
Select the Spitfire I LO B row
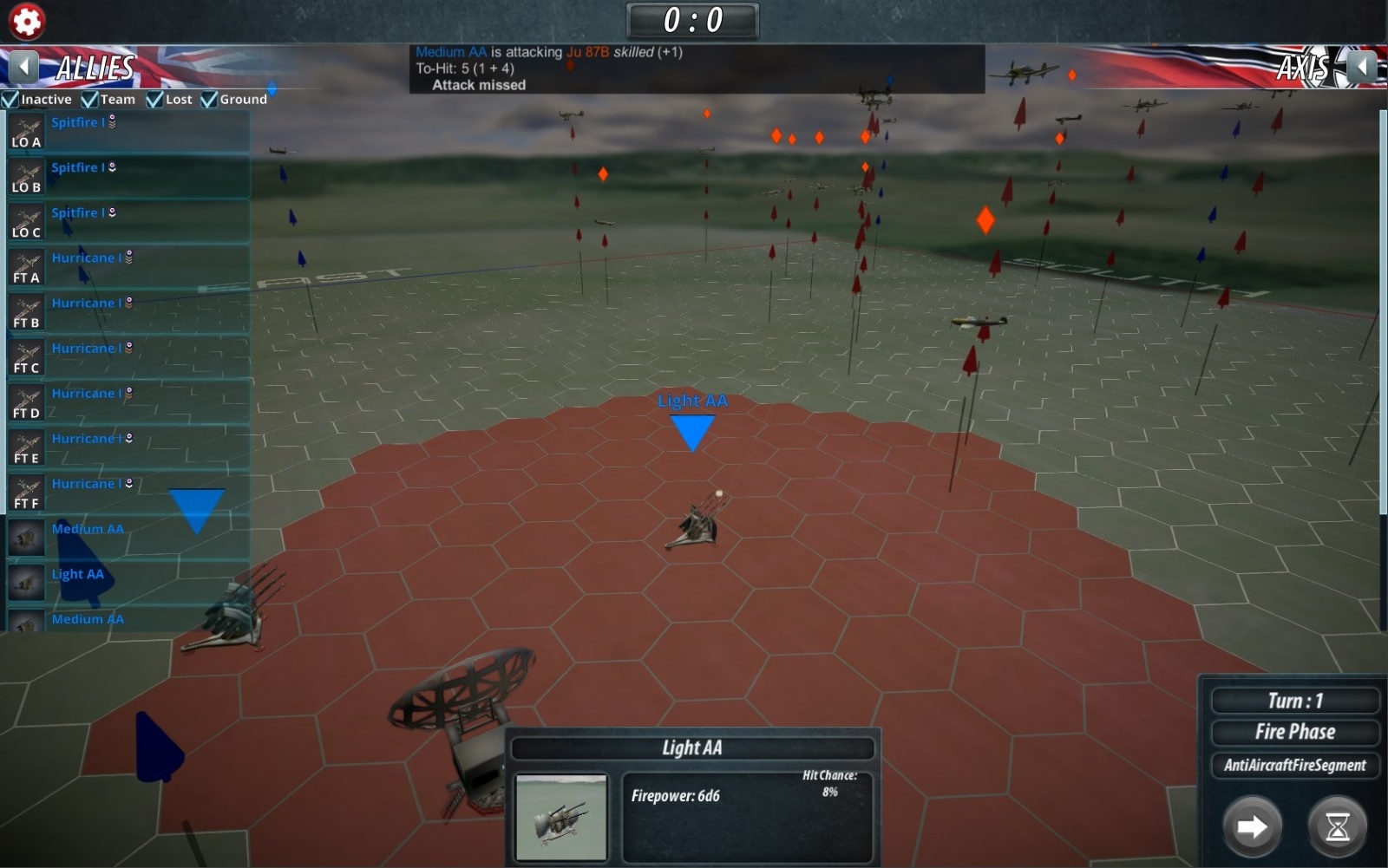pyautogui.click(x=128, y=177)
